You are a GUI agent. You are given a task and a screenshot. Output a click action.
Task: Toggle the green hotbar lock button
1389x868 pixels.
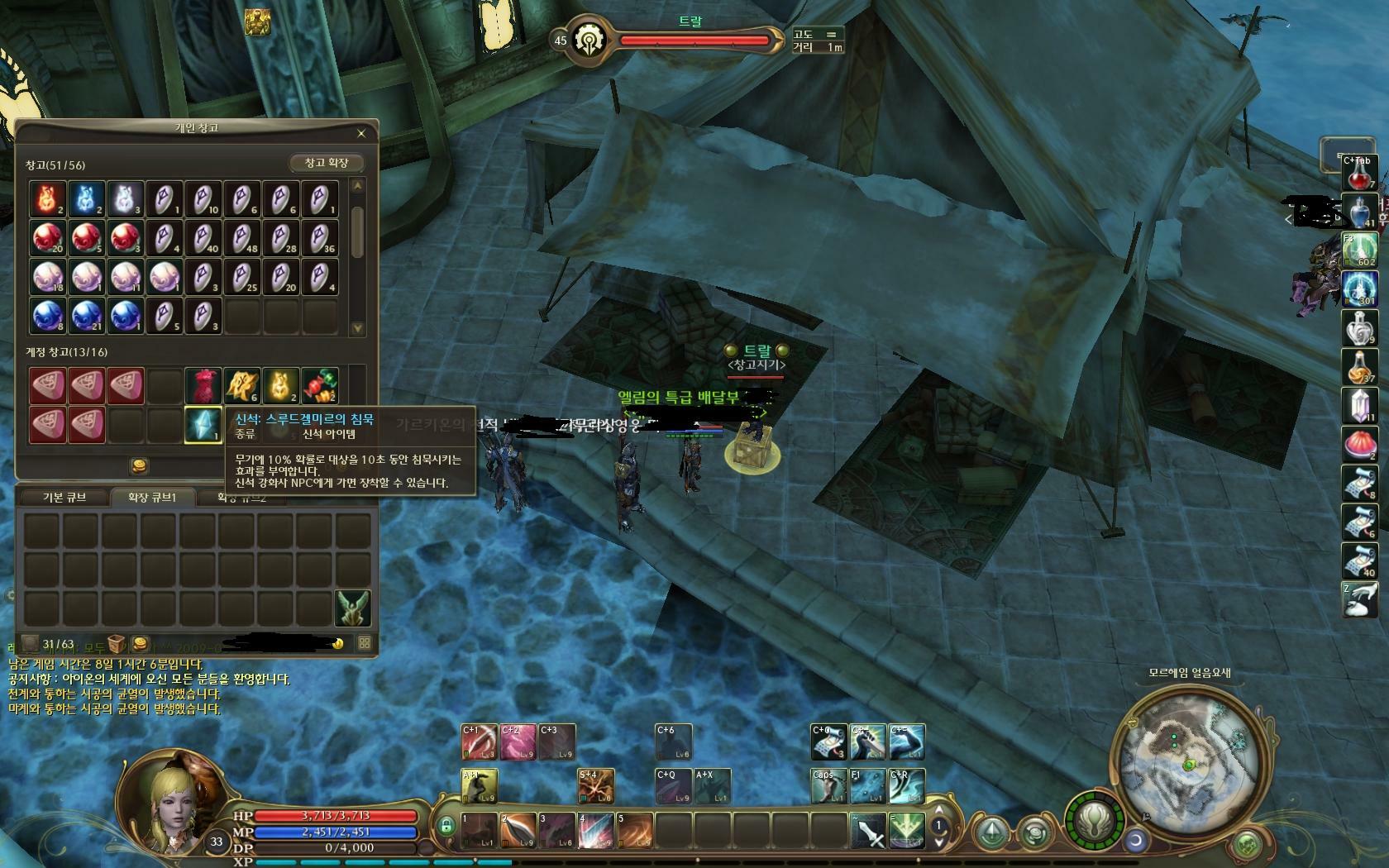446,826
